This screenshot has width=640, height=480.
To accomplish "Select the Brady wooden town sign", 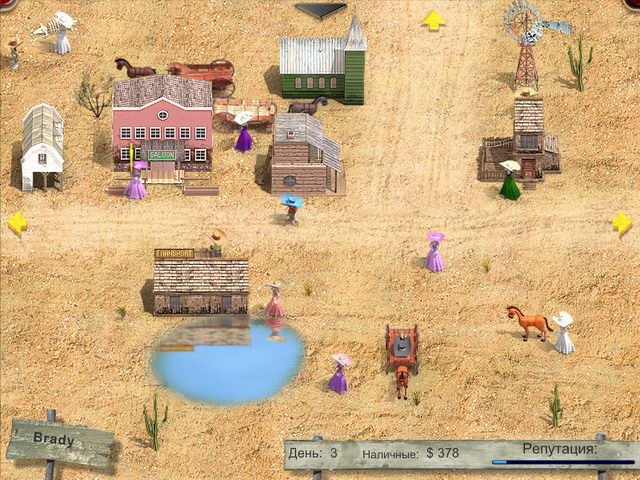I will [x=58, y=442].
